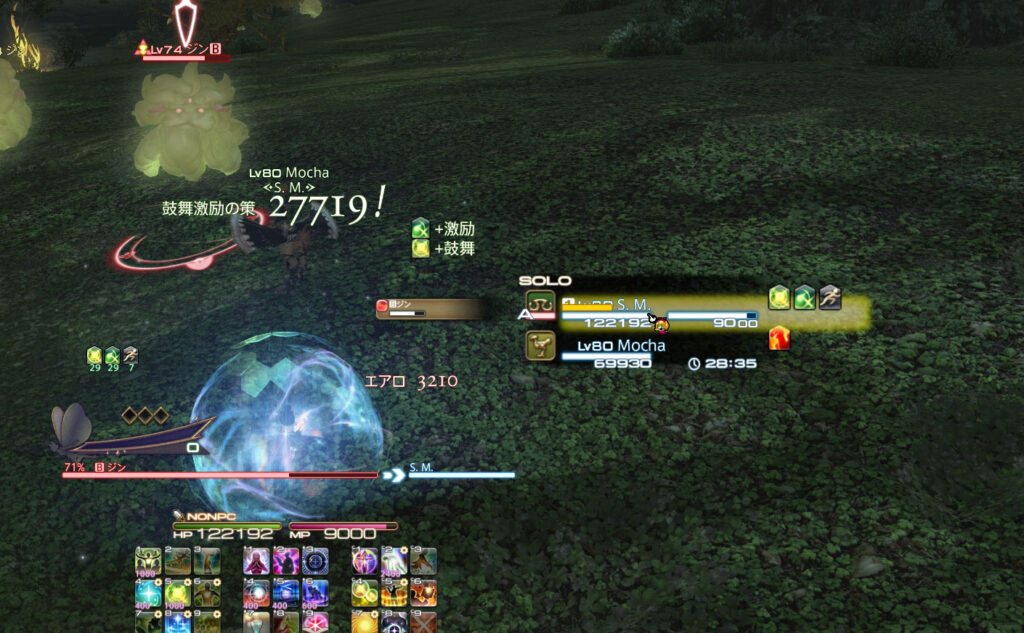
Task: Use the teal sparkle 400 MP heal
Action: [149, 592]
